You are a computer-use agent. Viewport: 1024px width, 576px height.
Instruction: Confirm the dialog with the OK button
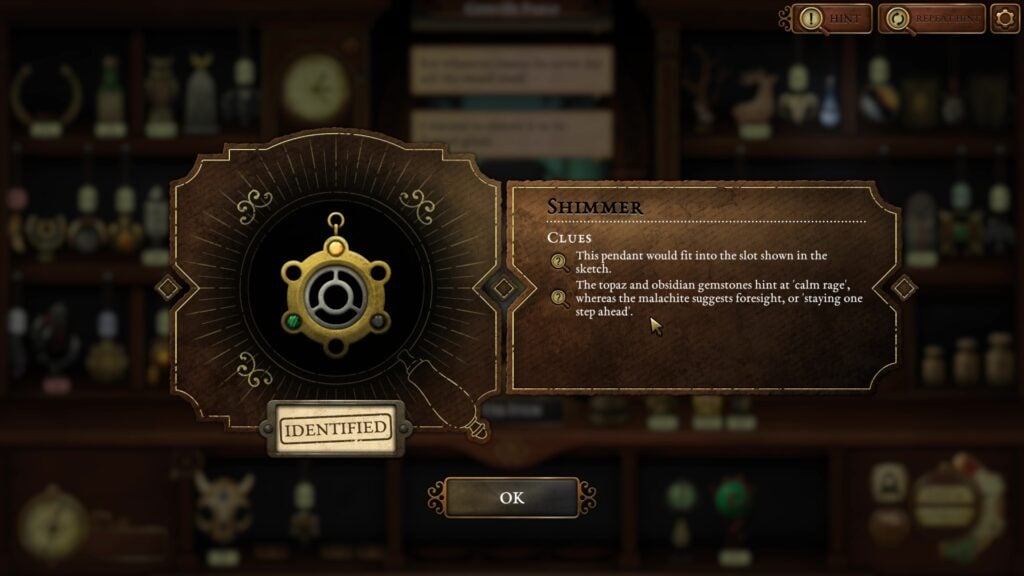point(511,497)
